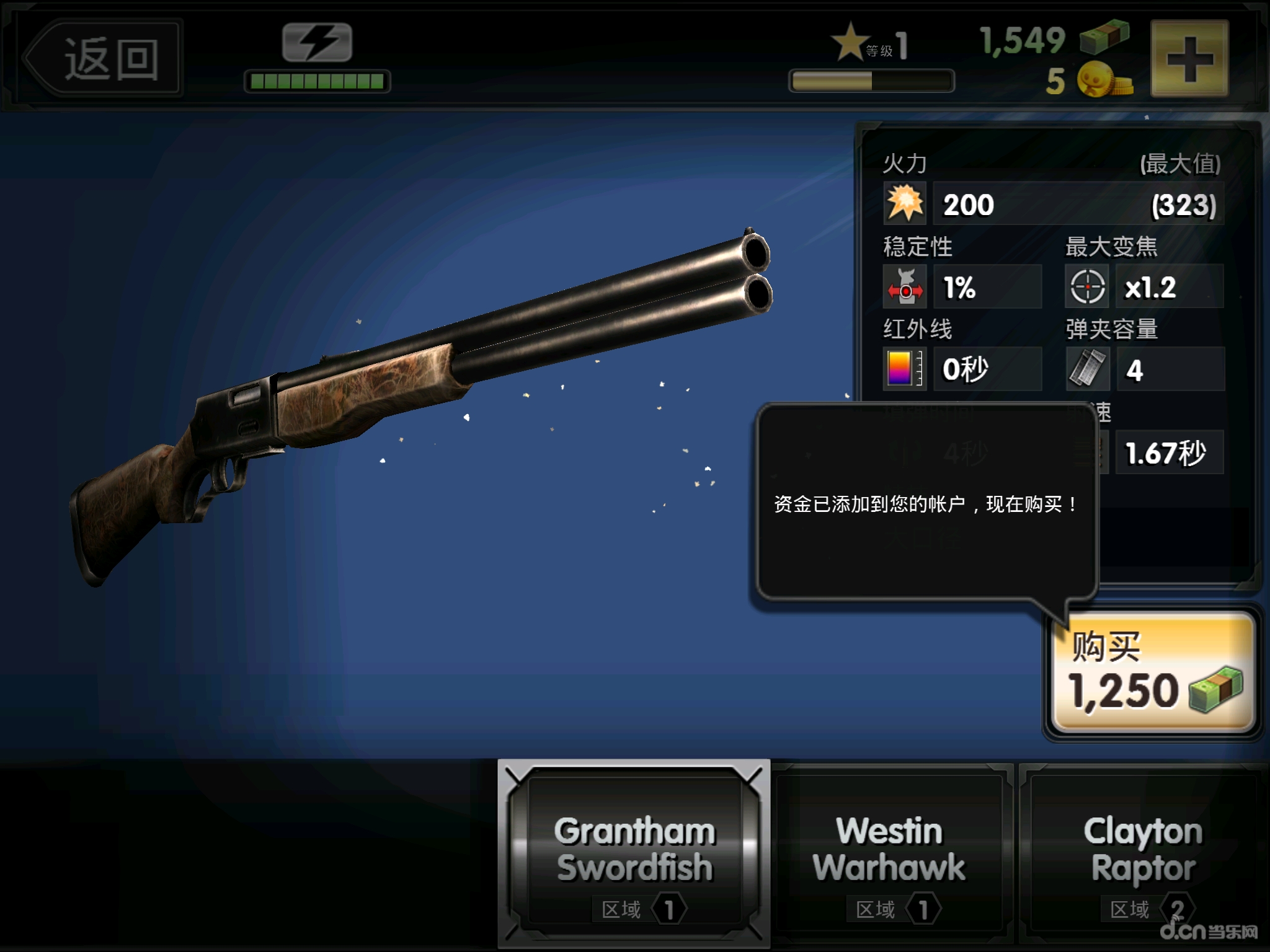Screen dimensions: 1270x952
Task: Buy the shotgun for 1,250 cash
Action: pos(1153,672)
